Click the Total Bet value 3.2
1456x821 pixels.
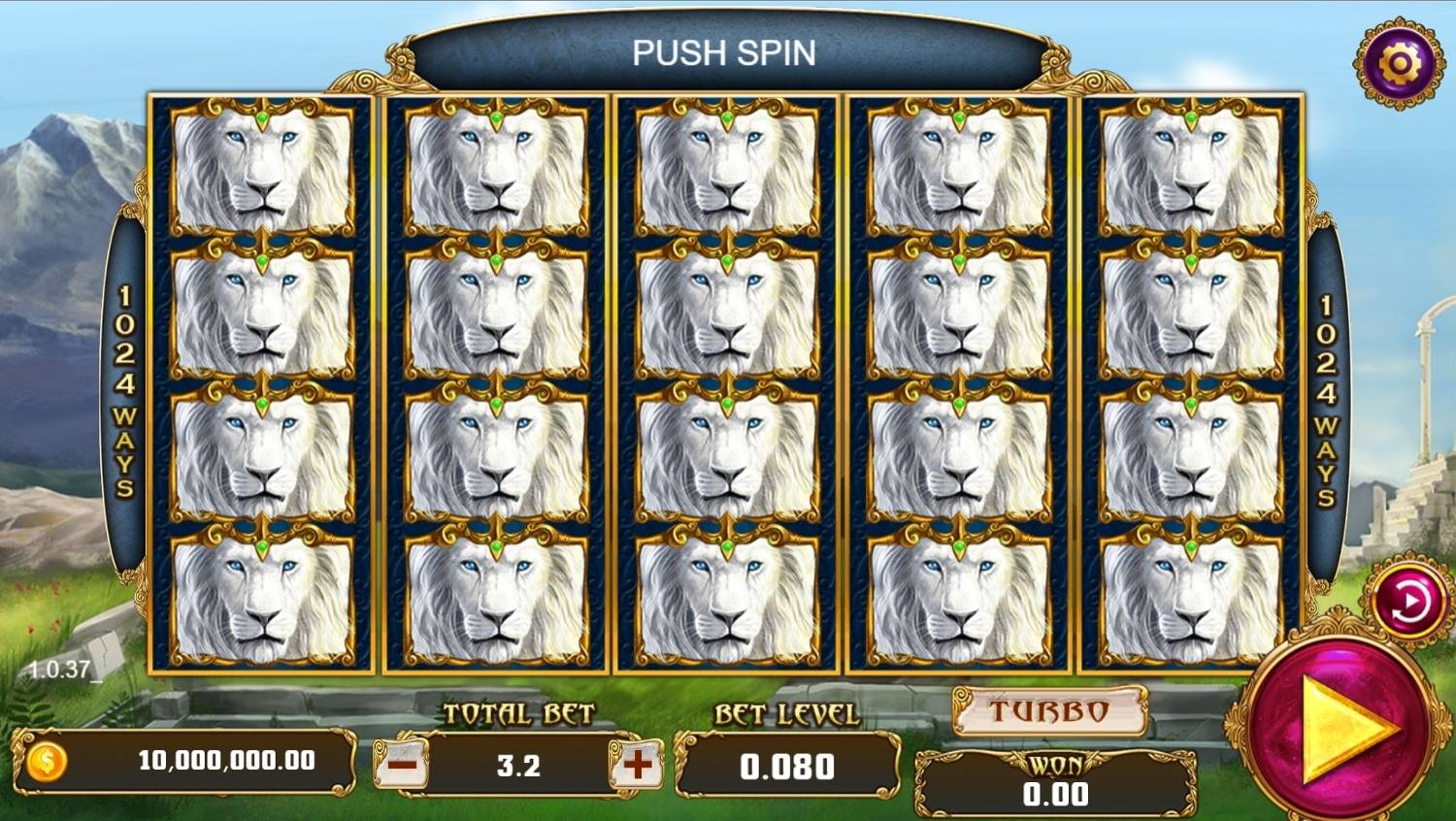[x=516, y=766]
